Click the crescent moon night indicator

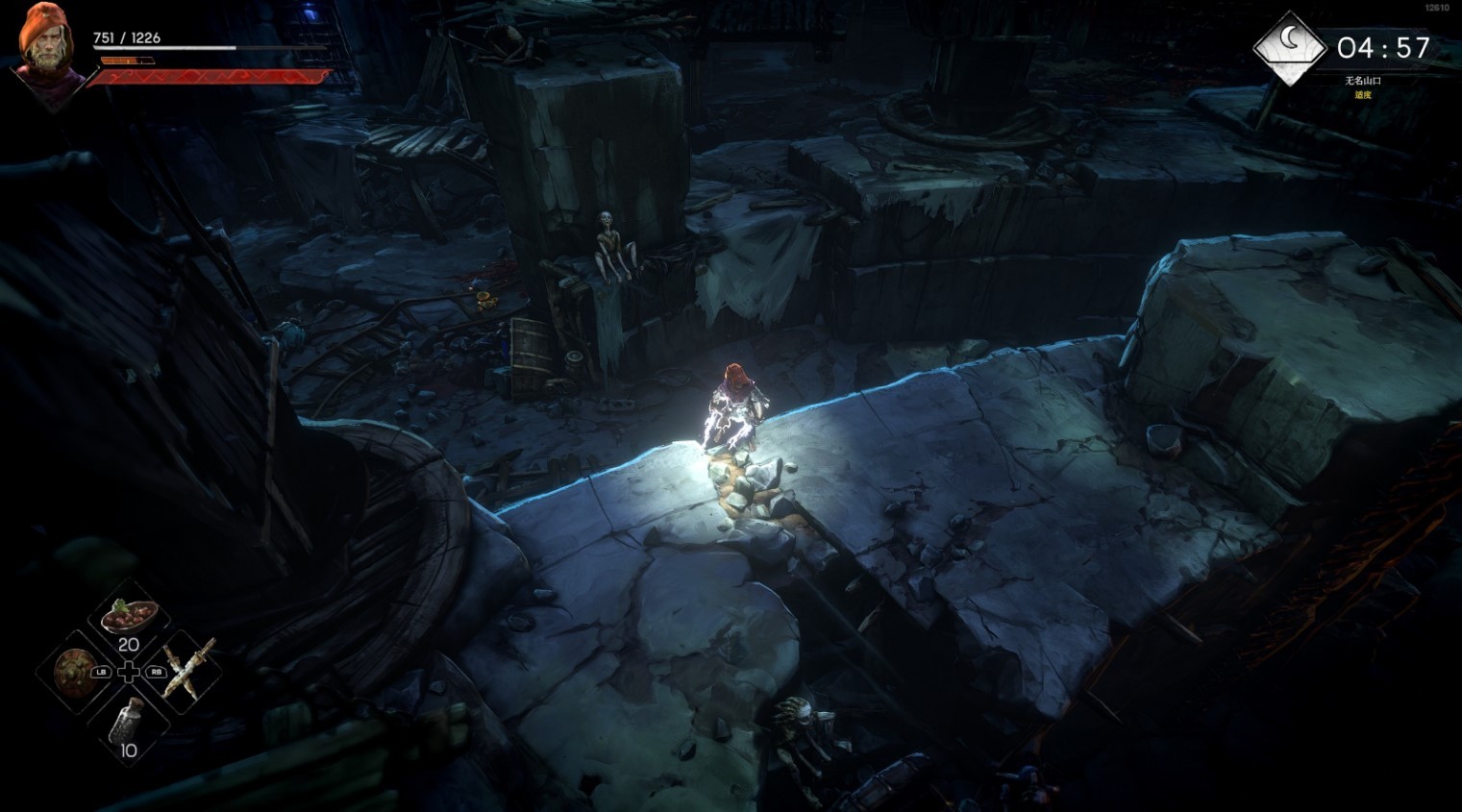coord(1290,44)
